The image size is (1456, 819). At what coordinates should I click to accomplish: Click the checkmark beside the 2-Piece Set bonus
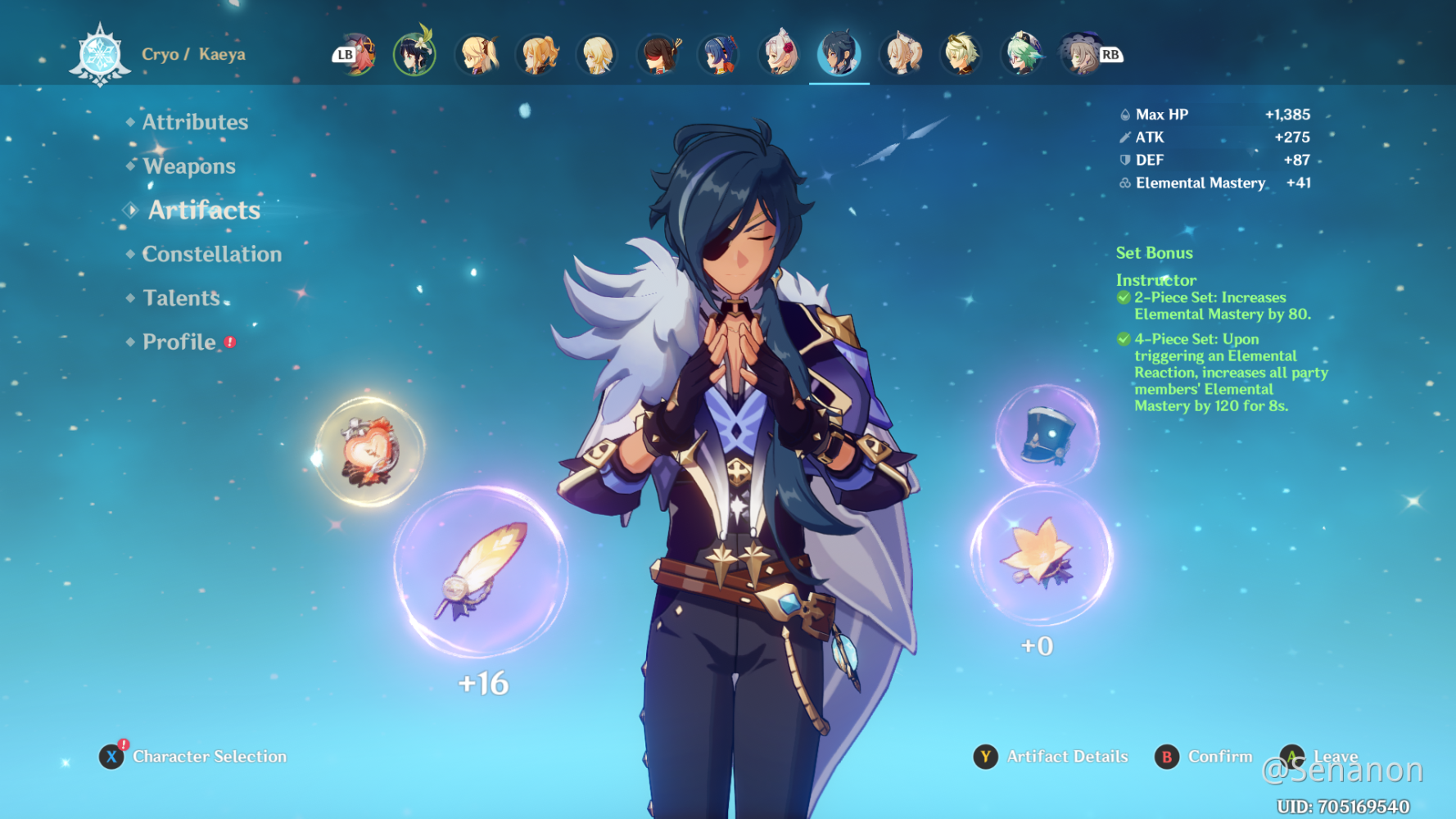pyautogui.click(x=1124, y=297)
